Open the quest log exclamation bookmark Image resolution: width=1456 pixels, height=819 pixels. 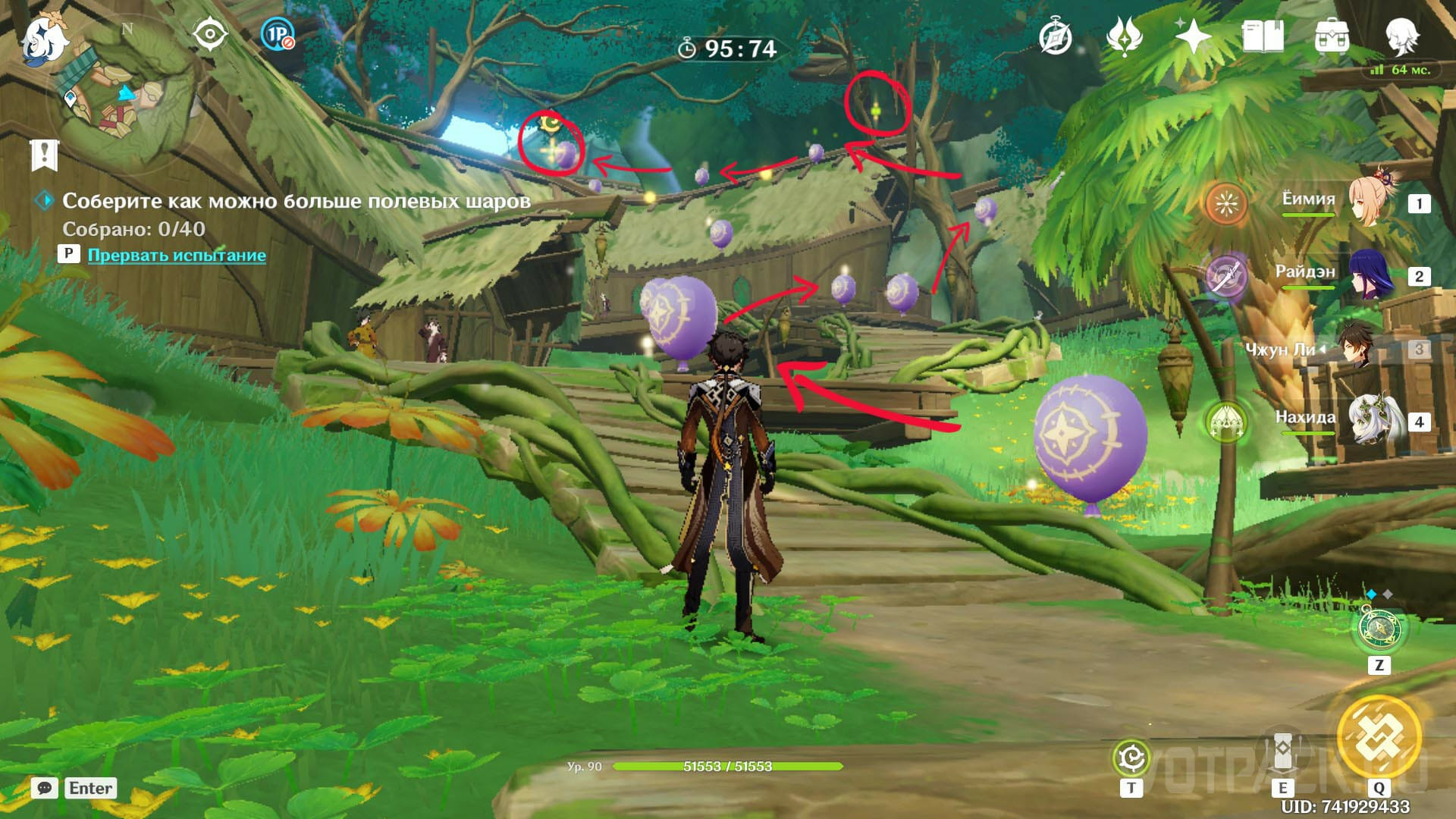point(45,155)
